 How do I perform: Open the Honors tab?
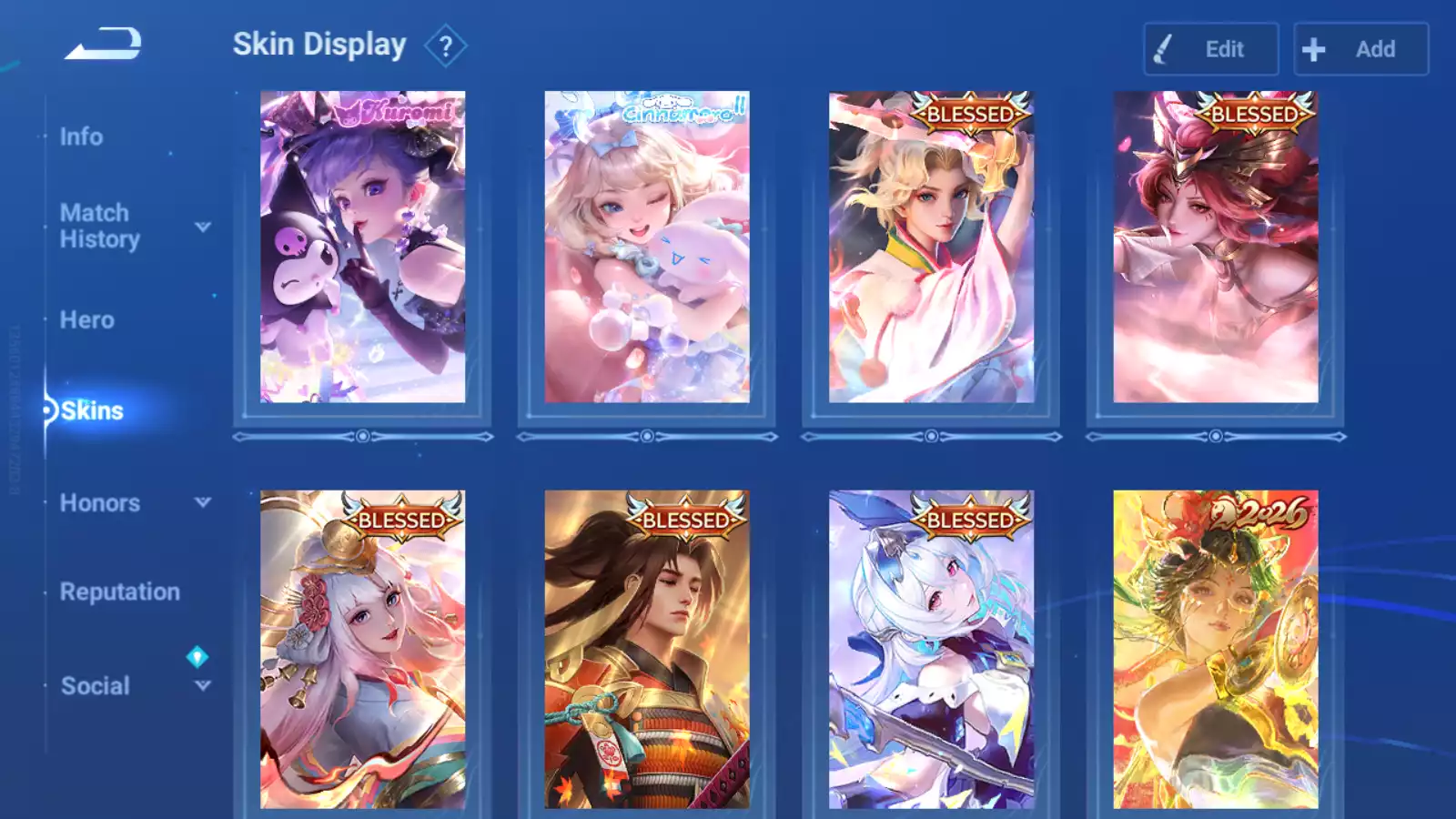click(x=99, y=503)
